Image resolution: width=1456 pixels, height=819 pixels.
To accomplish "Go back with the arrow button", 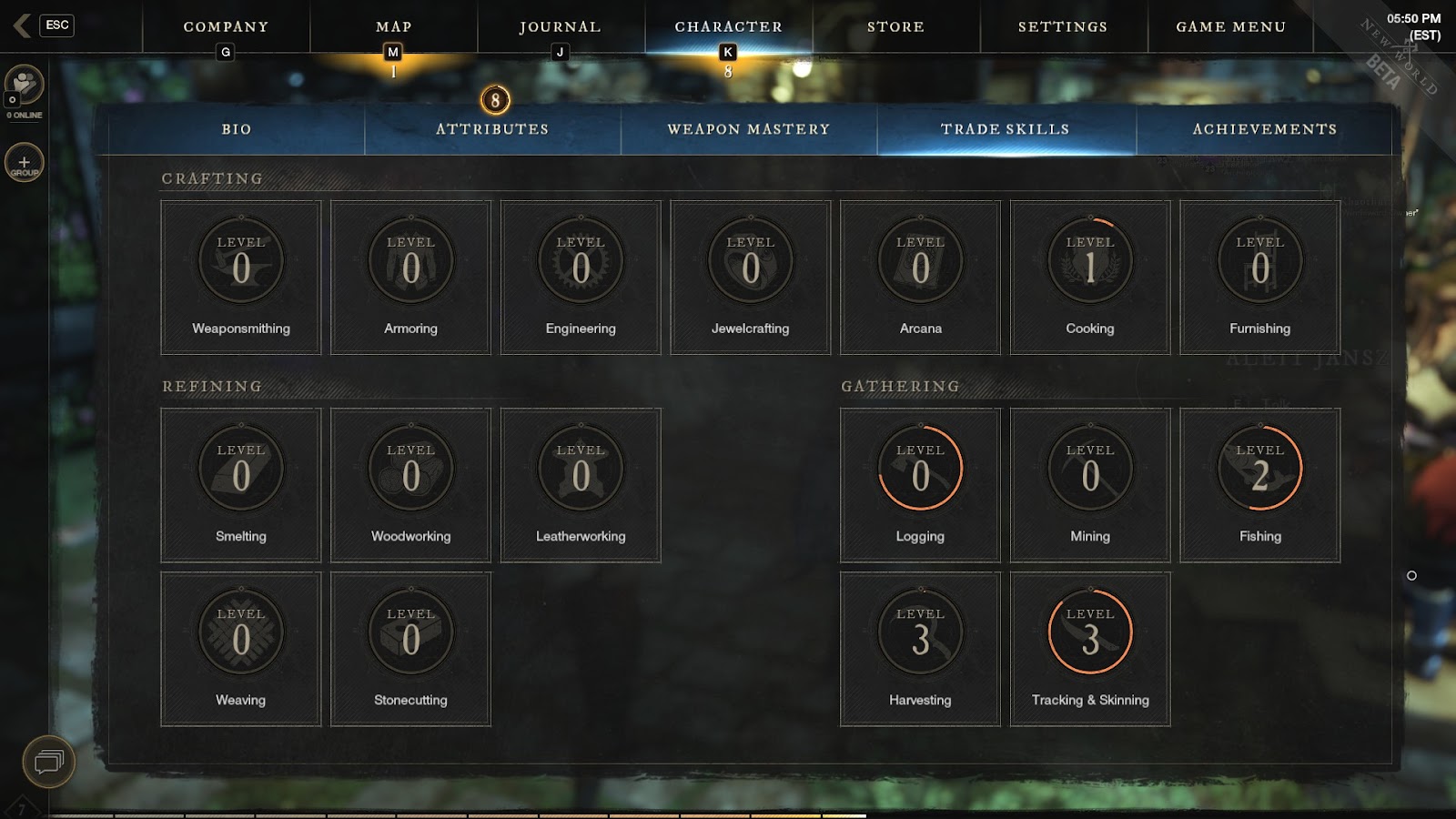I will (x=22, y=25).
